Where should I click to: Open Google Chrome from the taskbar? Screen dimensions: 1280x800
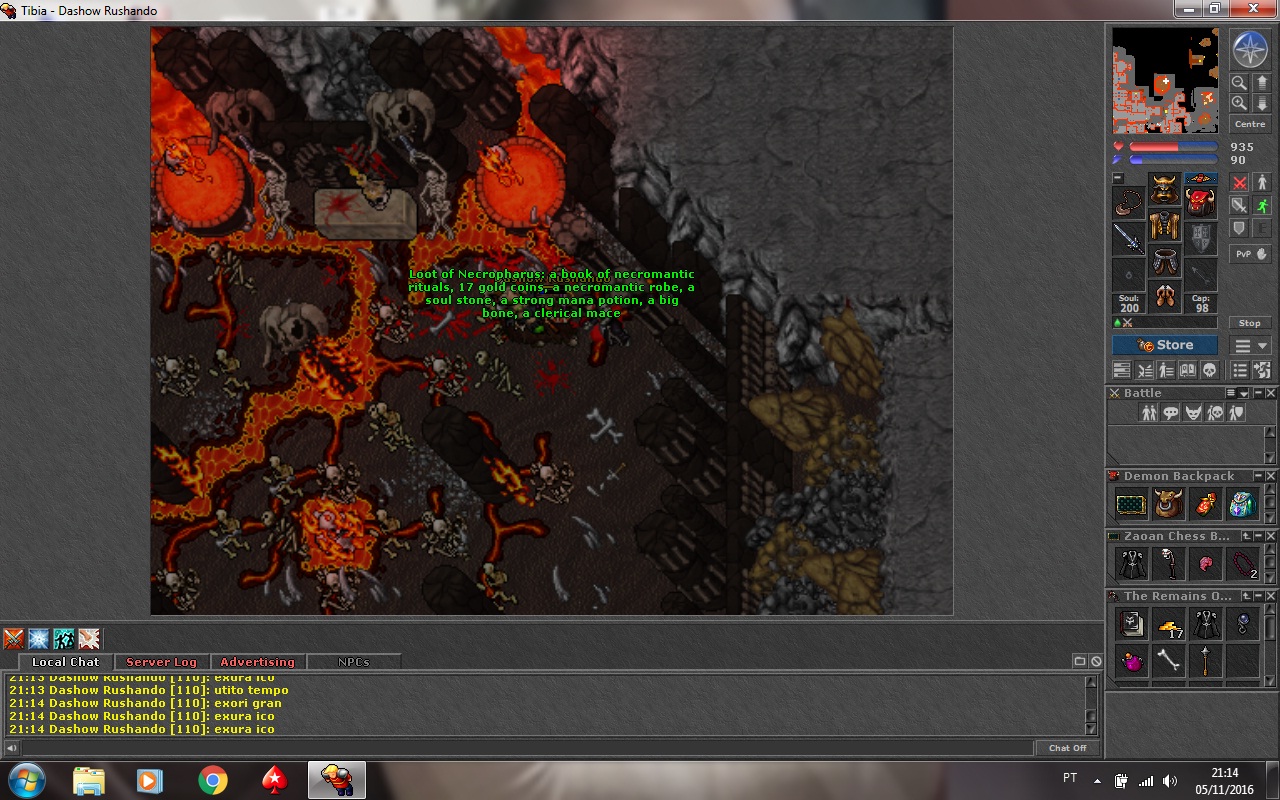[x=212, y=780]
